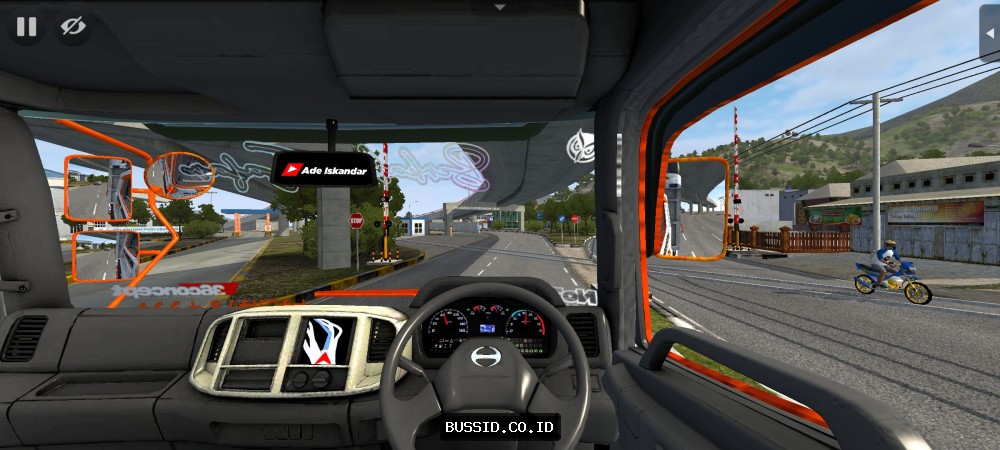1000x450 pixels.
Task: Expand the top dropdown arrow tab
Action: 501,6
